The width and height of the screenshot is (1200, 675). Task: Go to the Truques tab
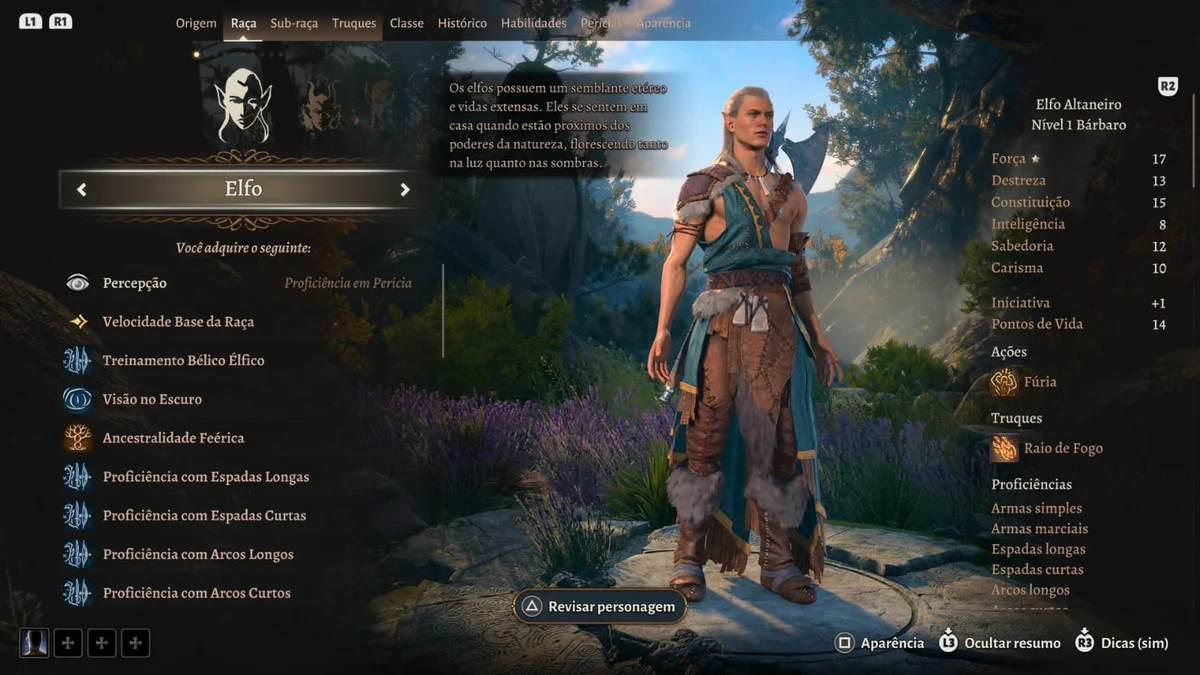(354, 23)
